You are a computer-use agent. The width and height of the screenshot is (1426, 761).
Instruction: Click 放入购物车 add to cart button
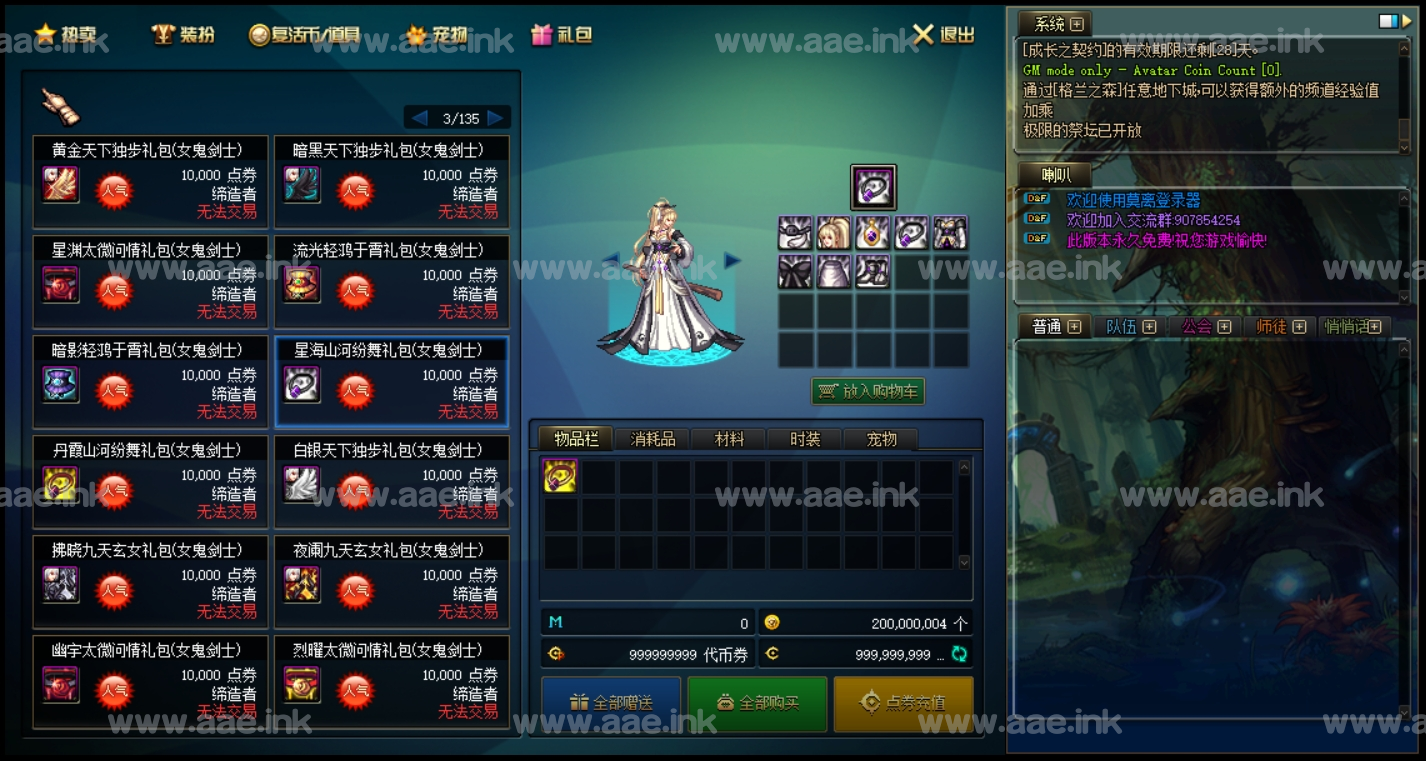click(x=868, y=391)
